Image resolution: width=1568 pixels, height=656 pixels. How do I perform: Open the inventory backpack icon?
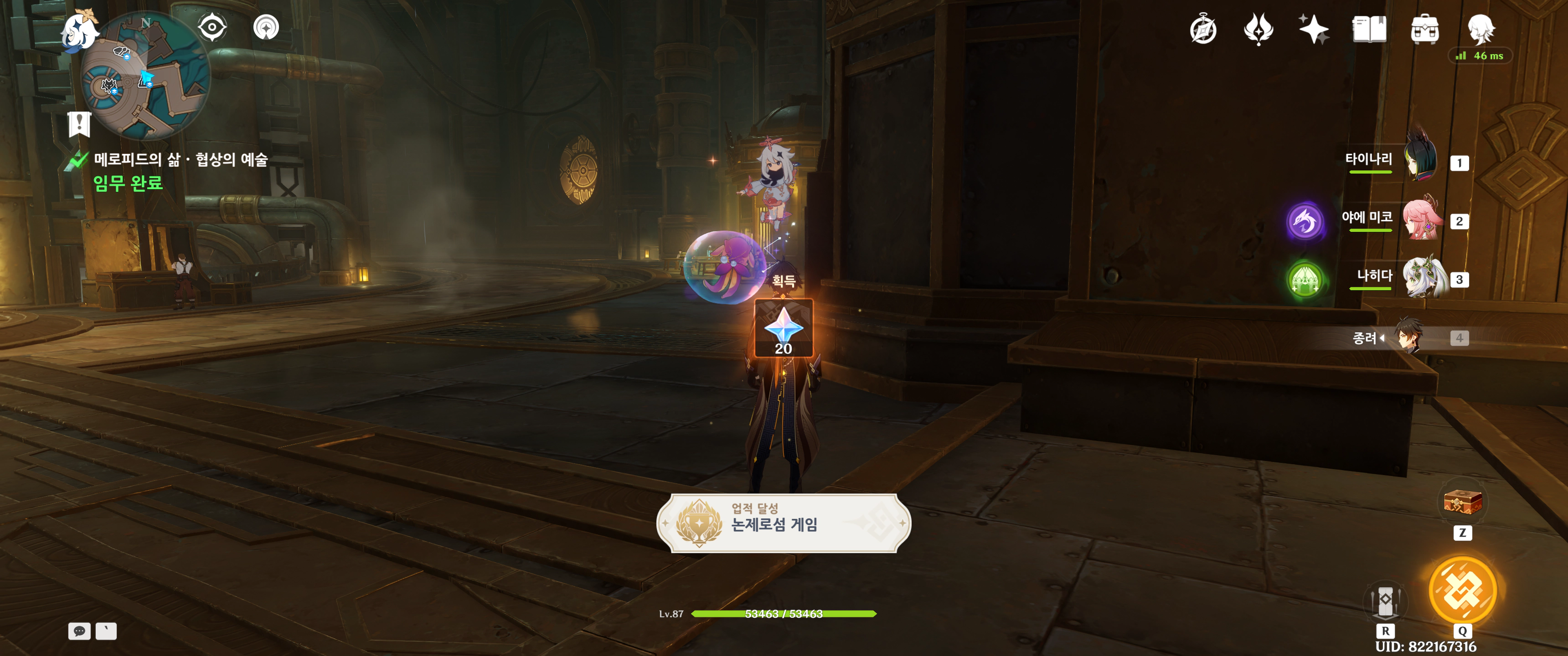1424,30
